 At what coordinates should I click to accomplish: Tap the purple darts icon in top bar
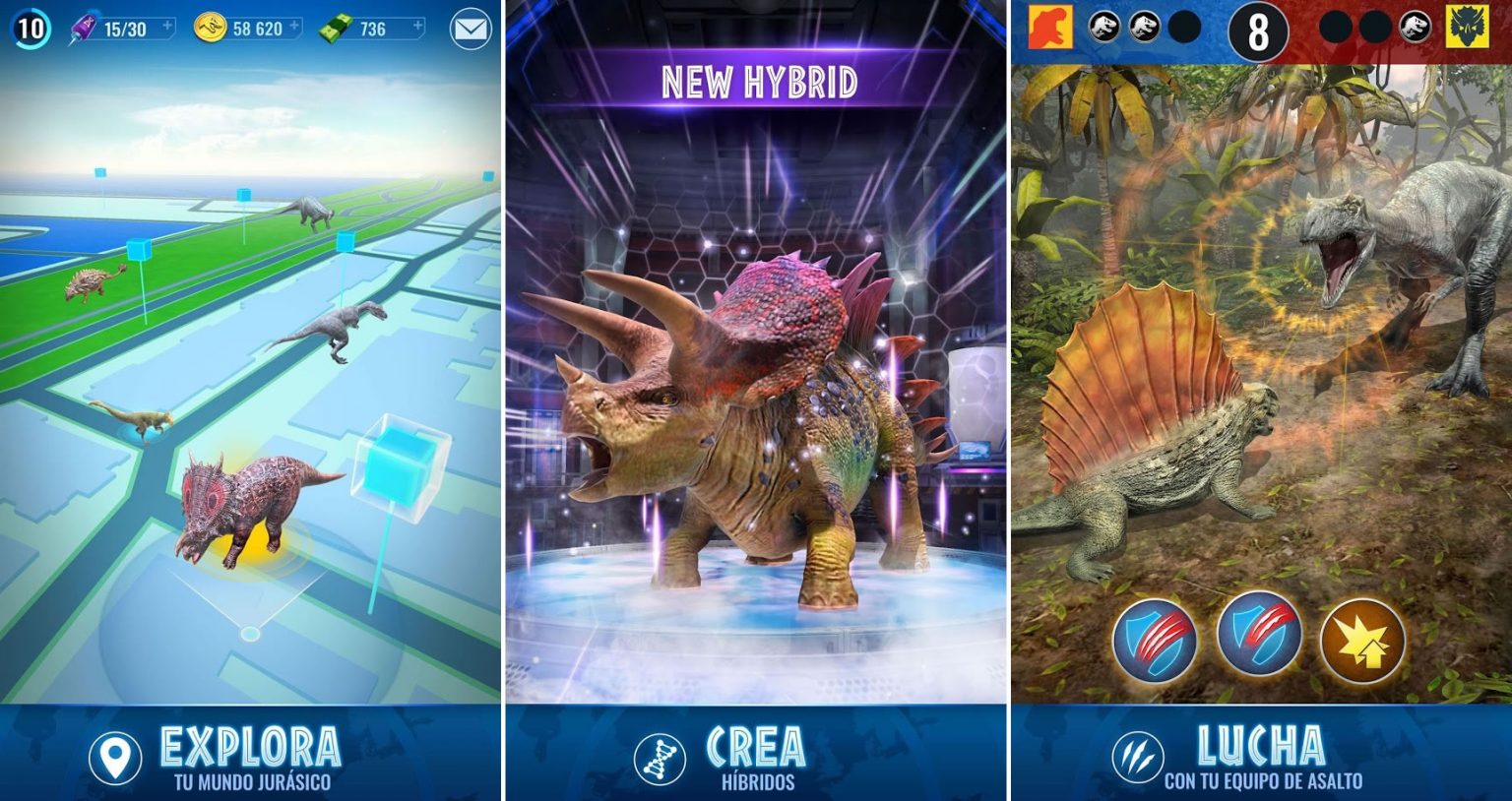pyautogui.click(x=85, y=28)
